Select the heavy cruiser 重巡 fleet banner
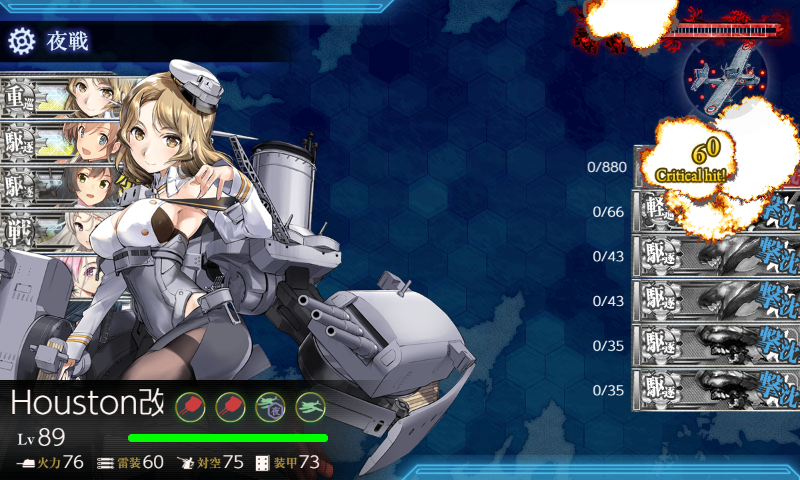Screen dimensions: 800x480 60,98
